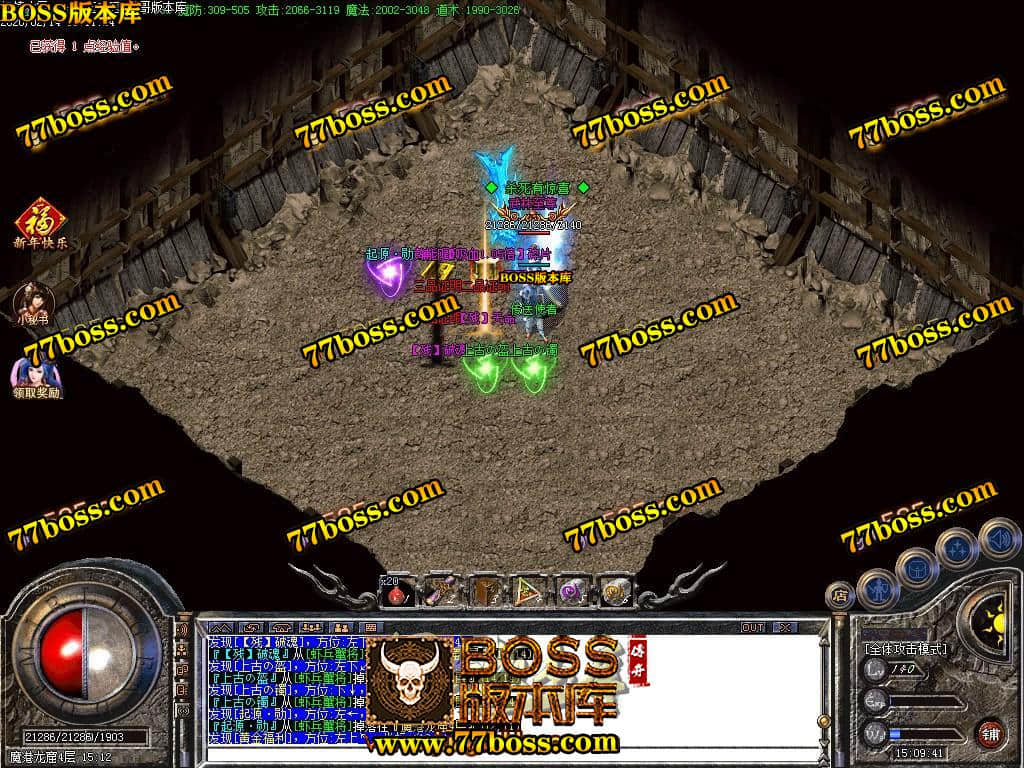
Task: Click the OUT button above the chat
Action: [x=752, y=627]
